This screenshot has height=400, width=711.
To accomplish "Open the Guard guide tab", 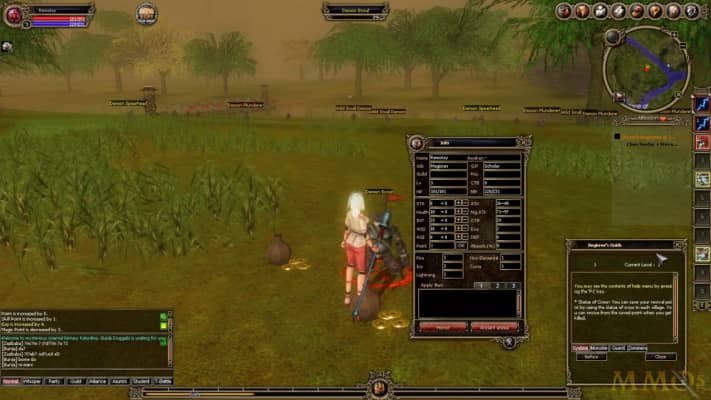I will 619,347.
